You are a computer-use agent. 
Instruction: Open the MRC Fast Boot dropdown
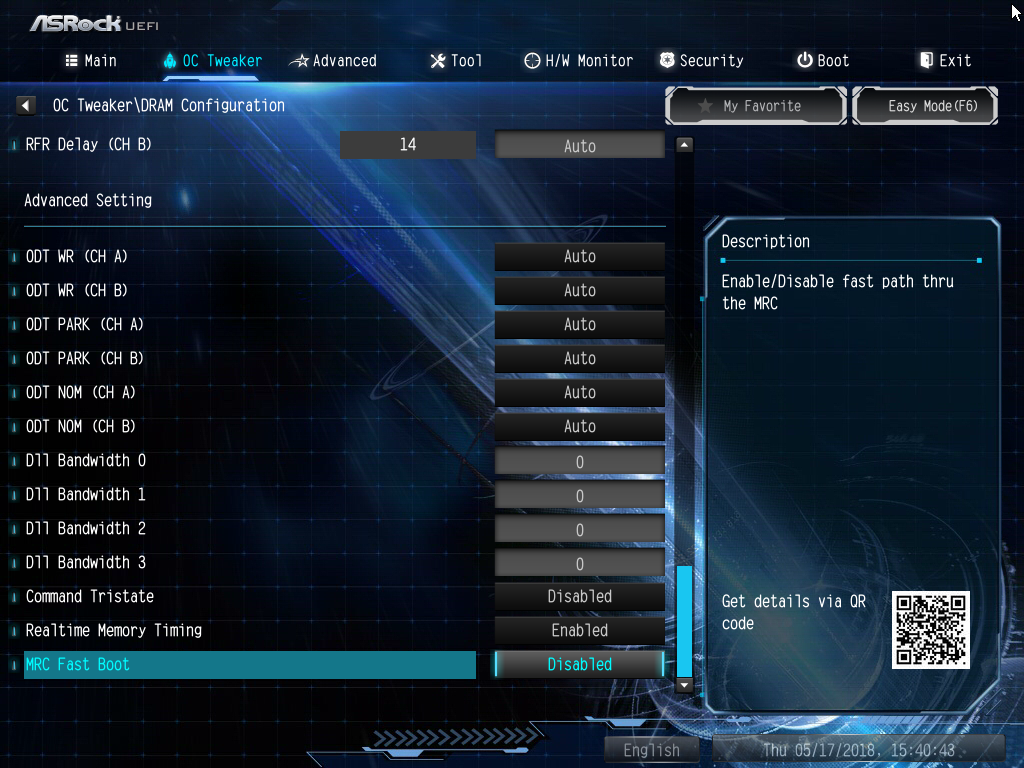pos(580,665)
